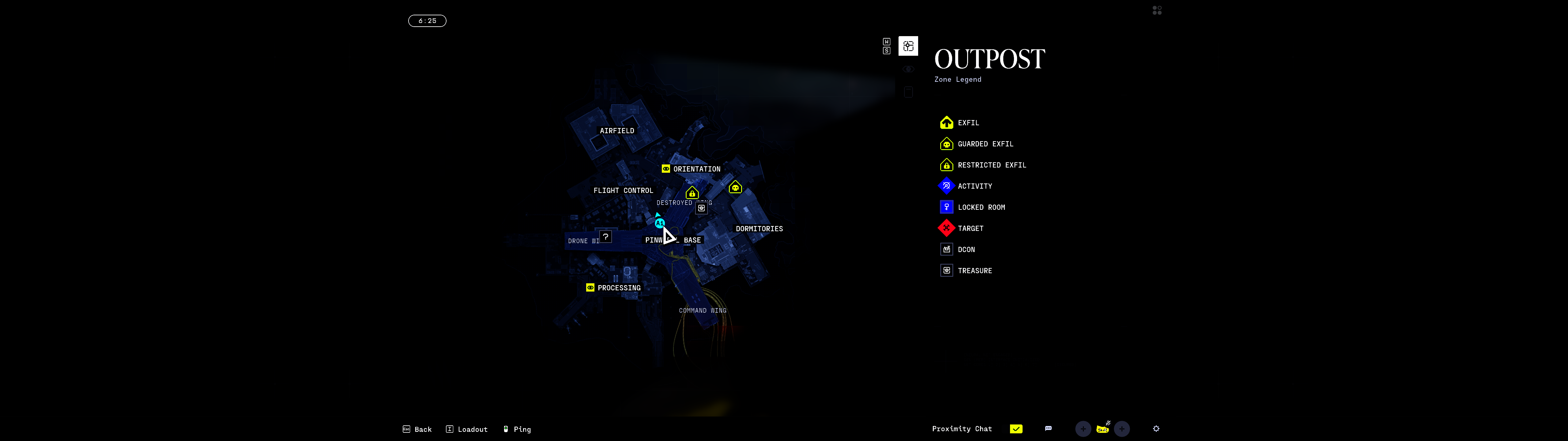The width and height of the screenshot is (1568, 441).
Task: Select the guarded exfil skull marker on map
Action: point(735,188)
